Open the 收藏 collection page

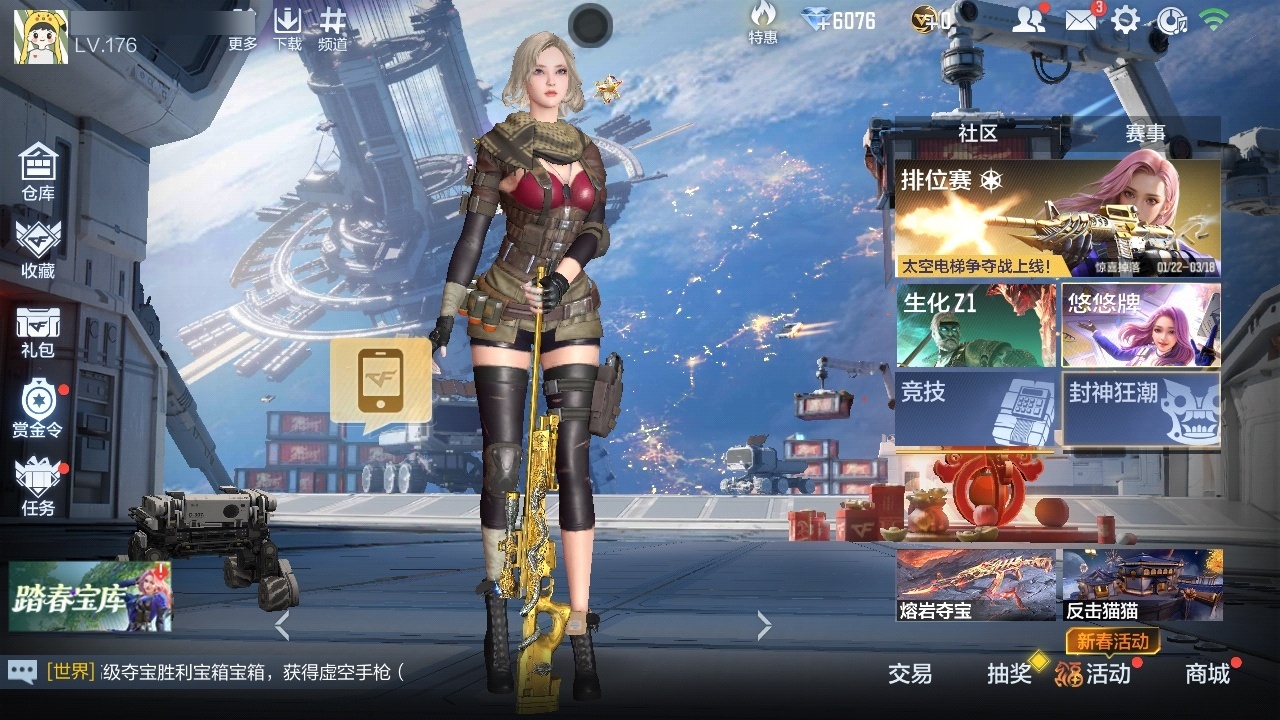[37, 250]
